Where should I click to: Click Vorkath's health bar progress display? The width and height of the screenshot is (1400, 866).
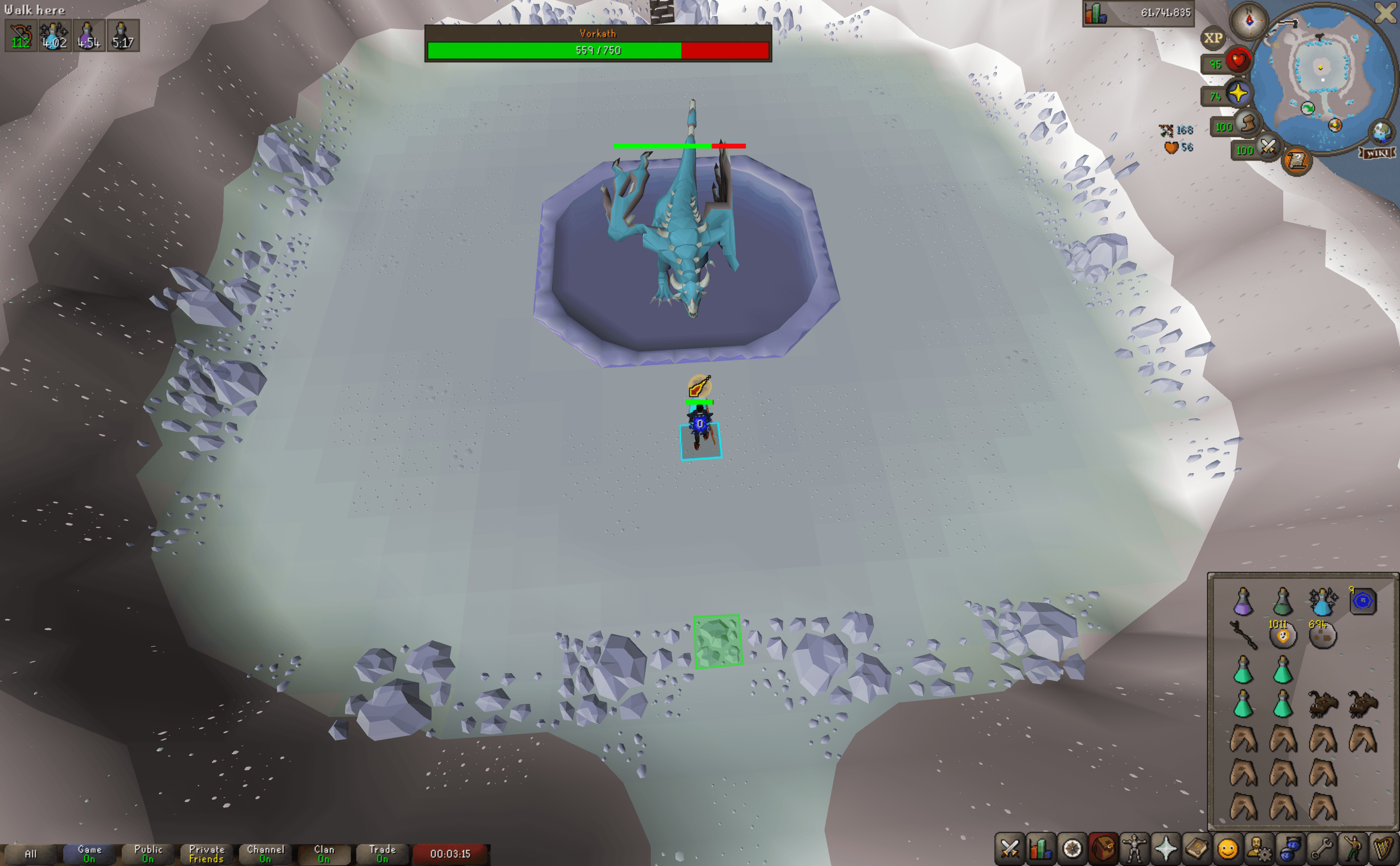(x=598, y=52)
